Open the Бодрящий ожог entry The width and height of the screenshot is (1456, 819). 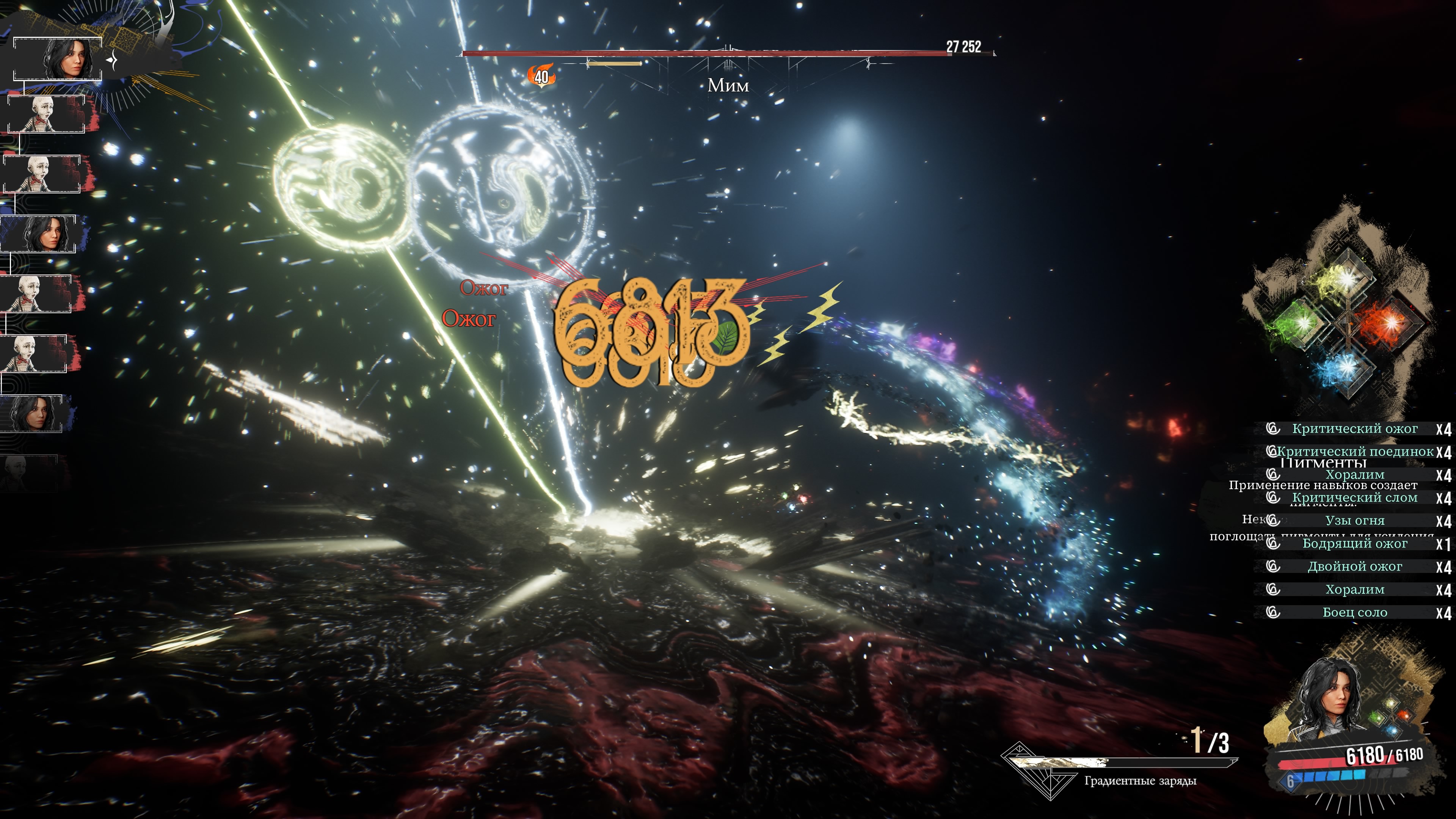pos(1354,544)
